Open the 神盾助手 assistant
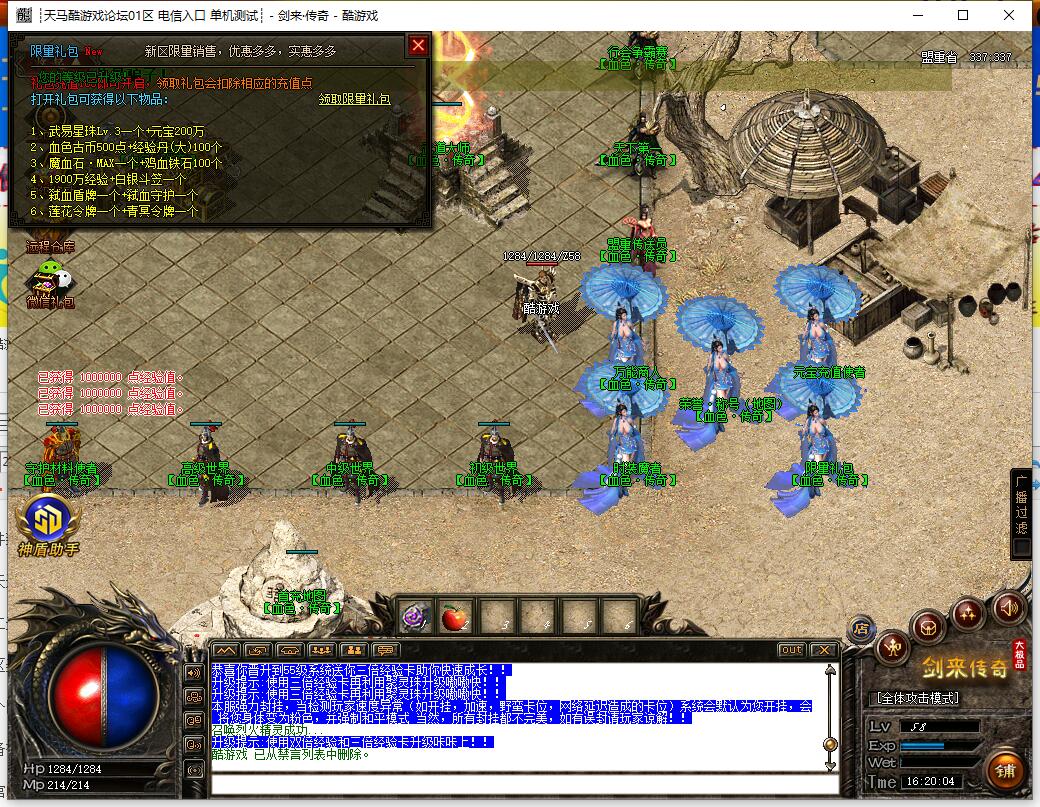This screenshot has width=1040, height=807. tap(46, 523)
